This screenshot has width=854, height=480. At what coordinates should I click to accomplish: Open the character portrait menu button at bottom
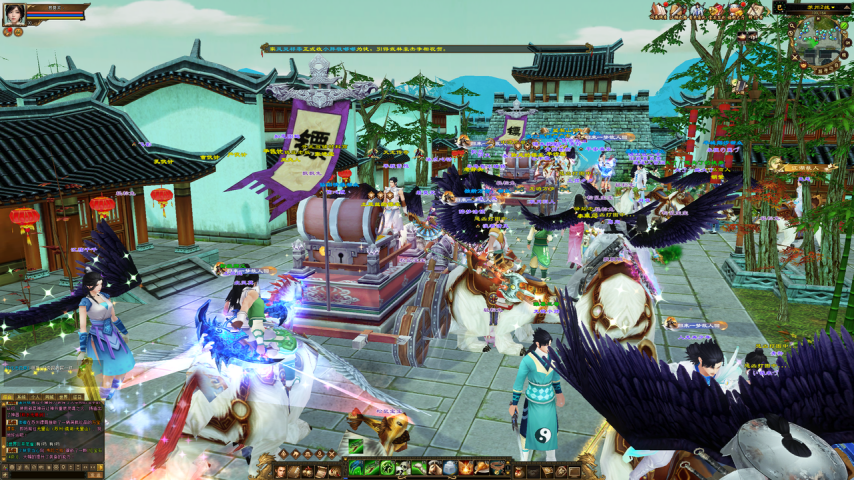[x=279, y=470]
